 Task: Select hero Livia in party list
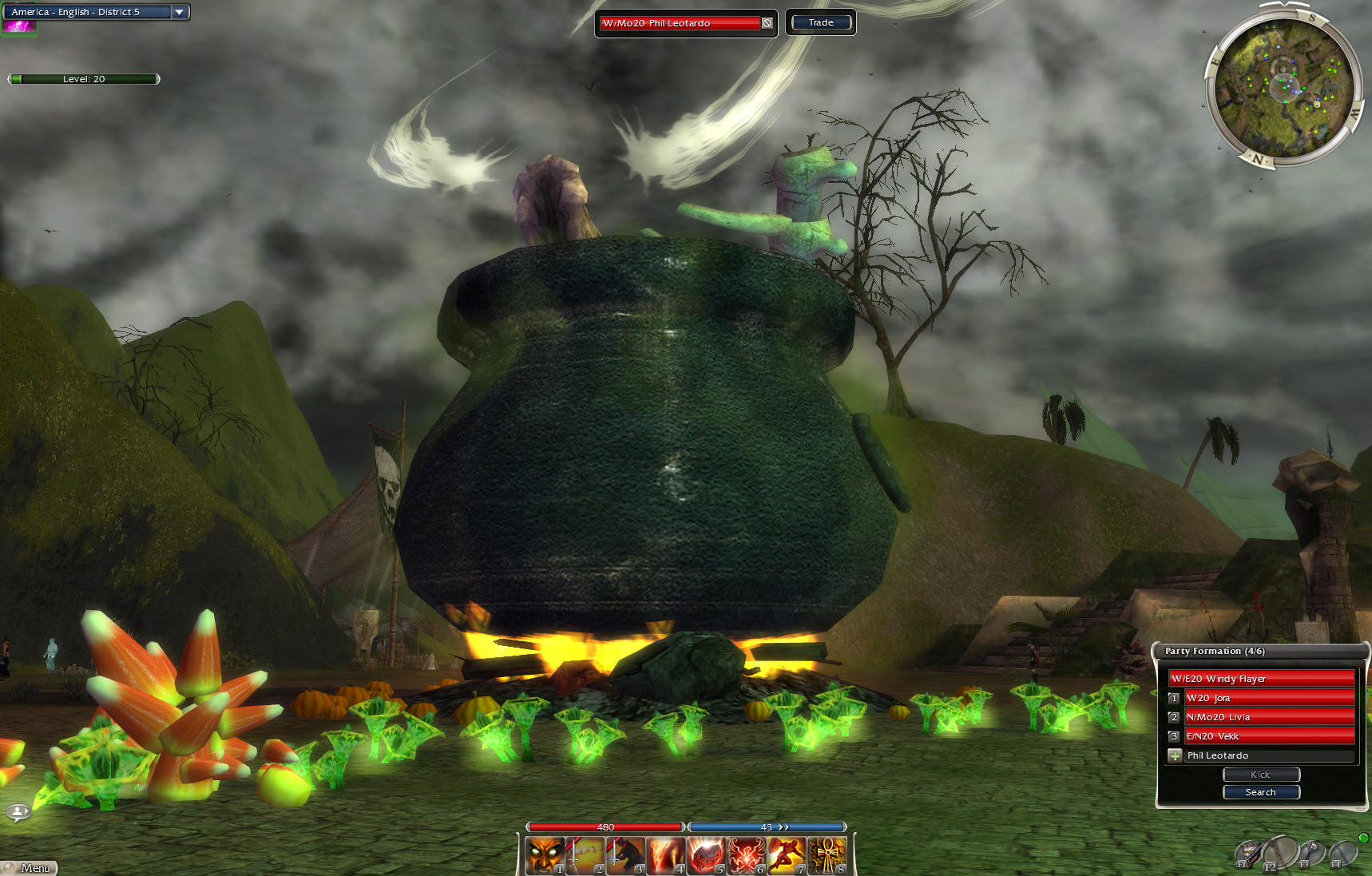click(x=1268, y=717)
